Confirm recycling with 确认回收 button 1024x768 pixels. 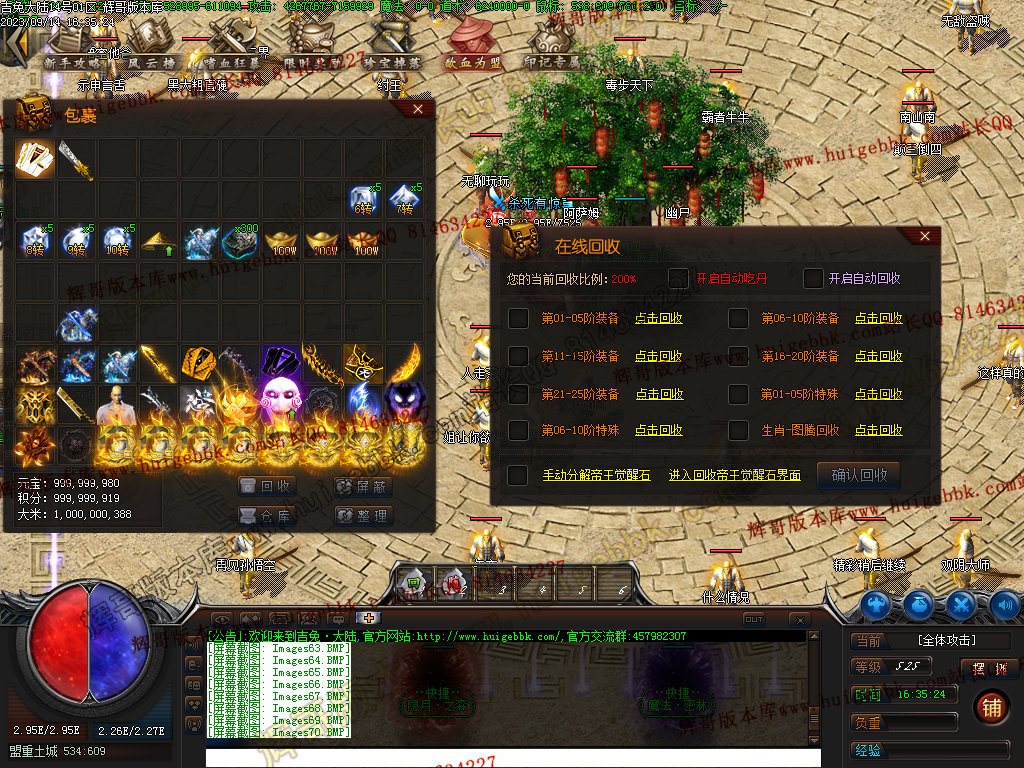coord(859,475)
